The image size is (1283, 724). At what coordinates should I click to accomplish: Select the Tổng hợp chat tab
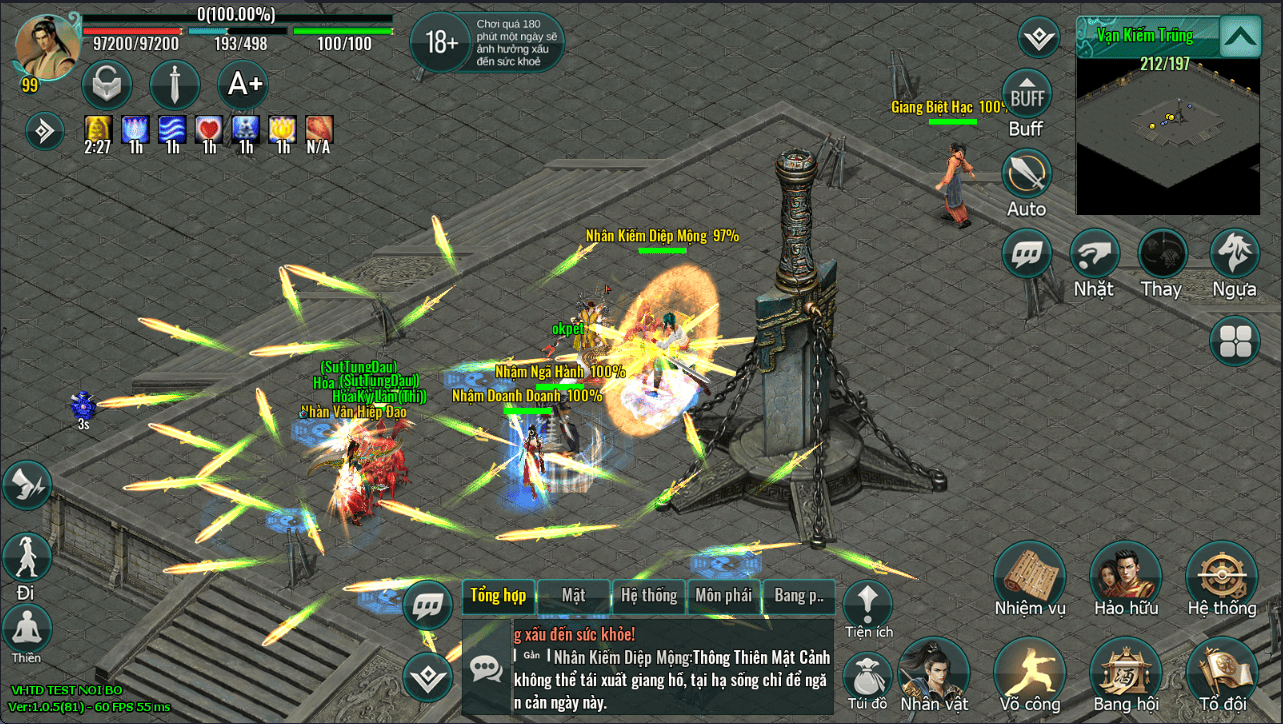coord(498,596)
